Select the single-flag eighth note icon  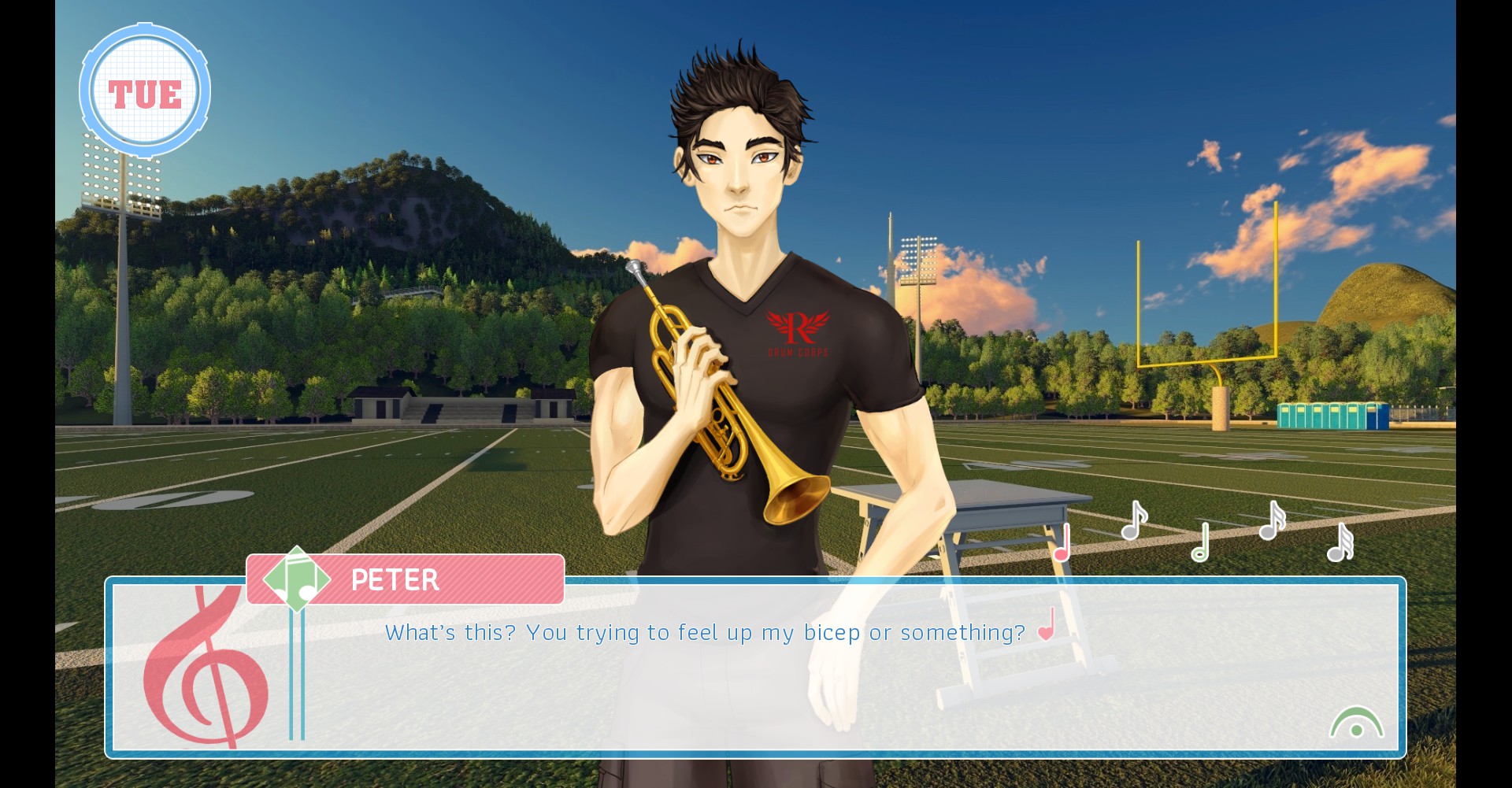(x=1133, y=521)
